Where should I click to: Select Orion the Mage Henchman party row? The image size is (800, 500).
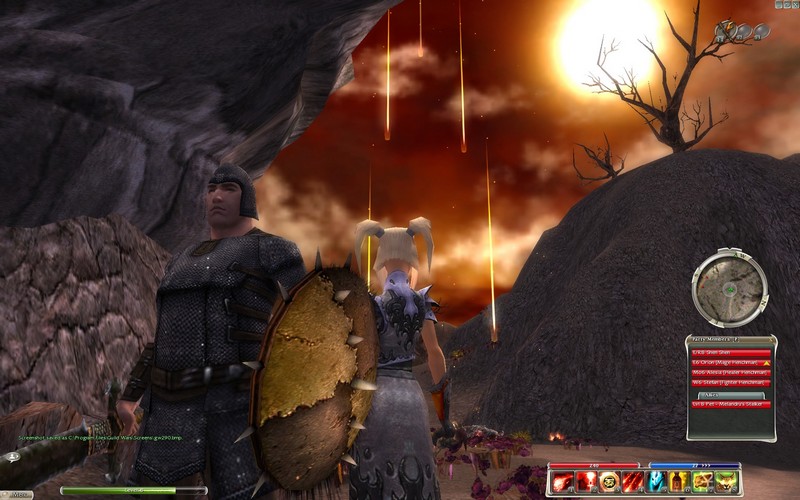click(x=730, y=362)
